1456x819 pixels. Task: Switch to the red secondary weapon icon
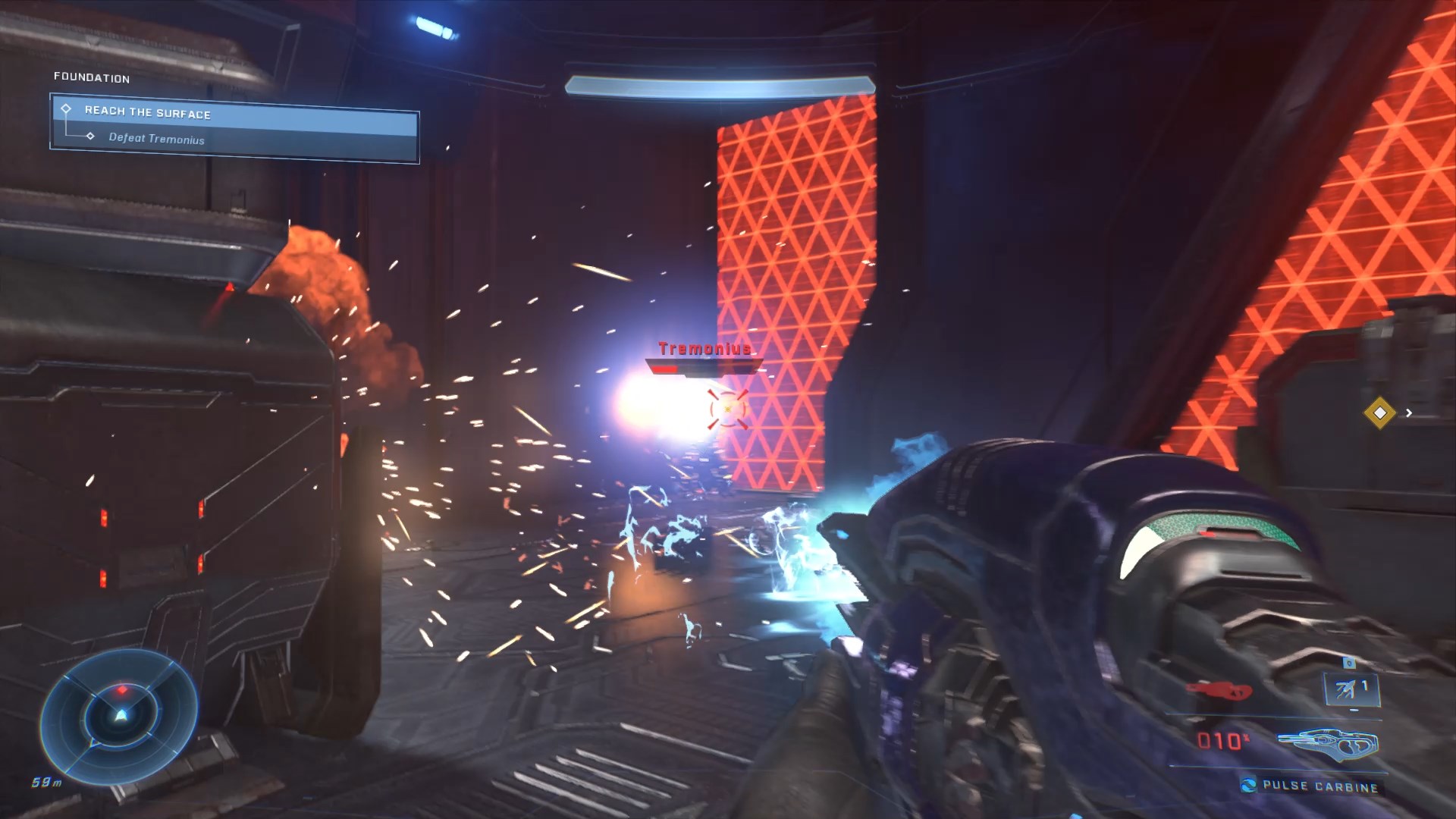tap(1219, 691)
